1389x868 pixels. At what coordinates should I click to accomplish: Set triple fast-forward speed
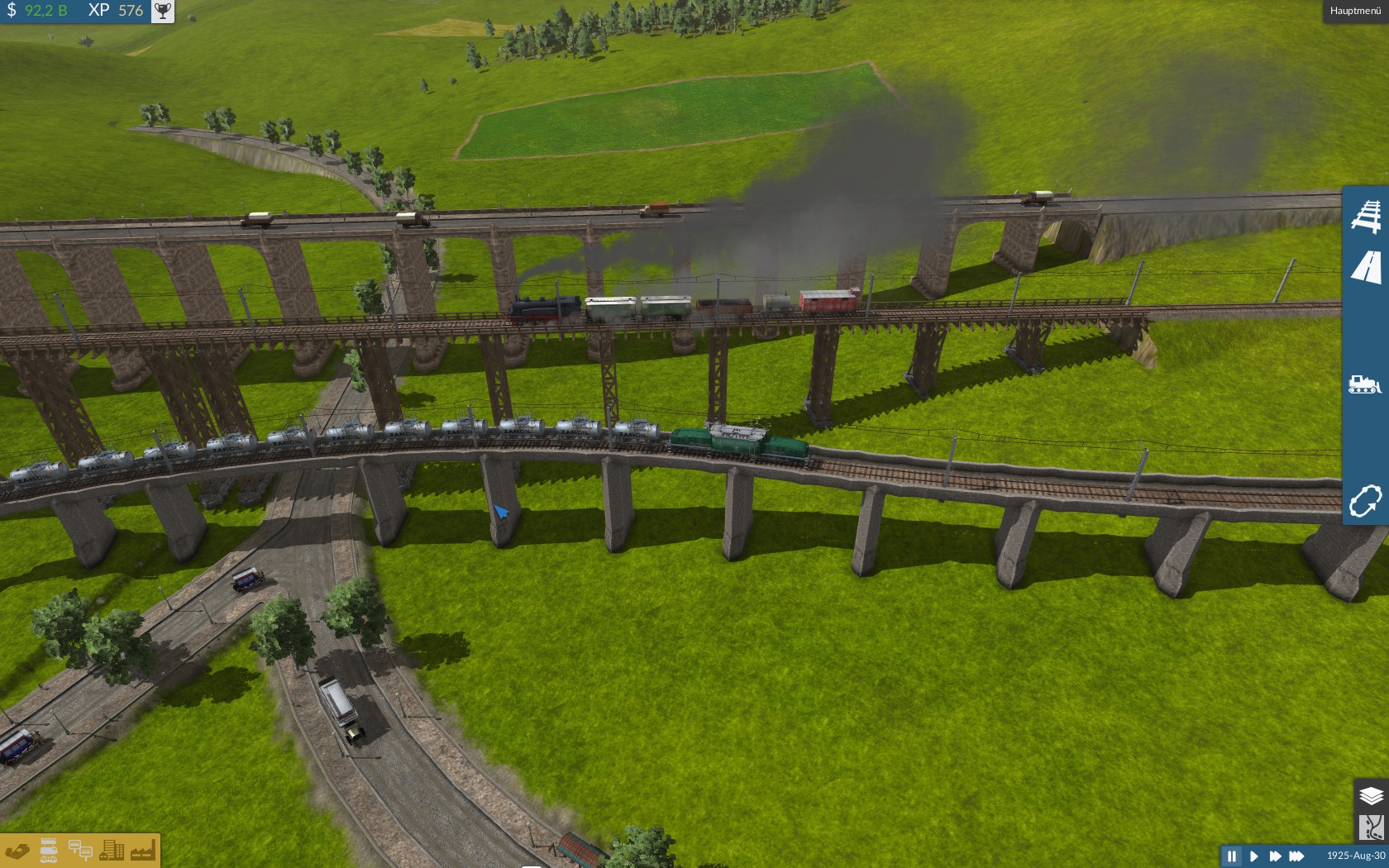(x=1296, y=856)
